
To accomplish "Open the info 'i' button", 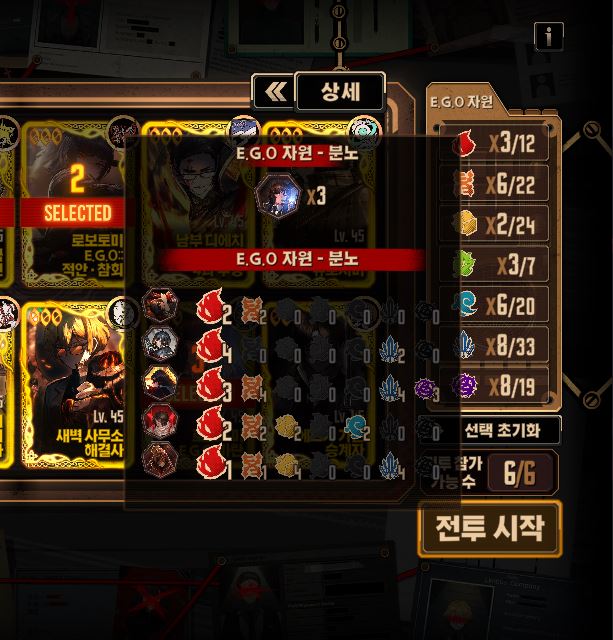I will (549, 37).
